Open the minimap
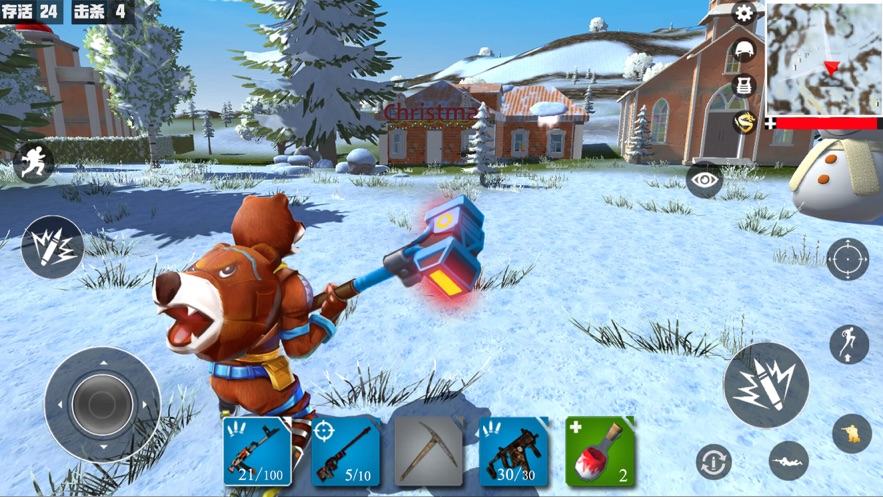883x497 pixels. [824, 58]
